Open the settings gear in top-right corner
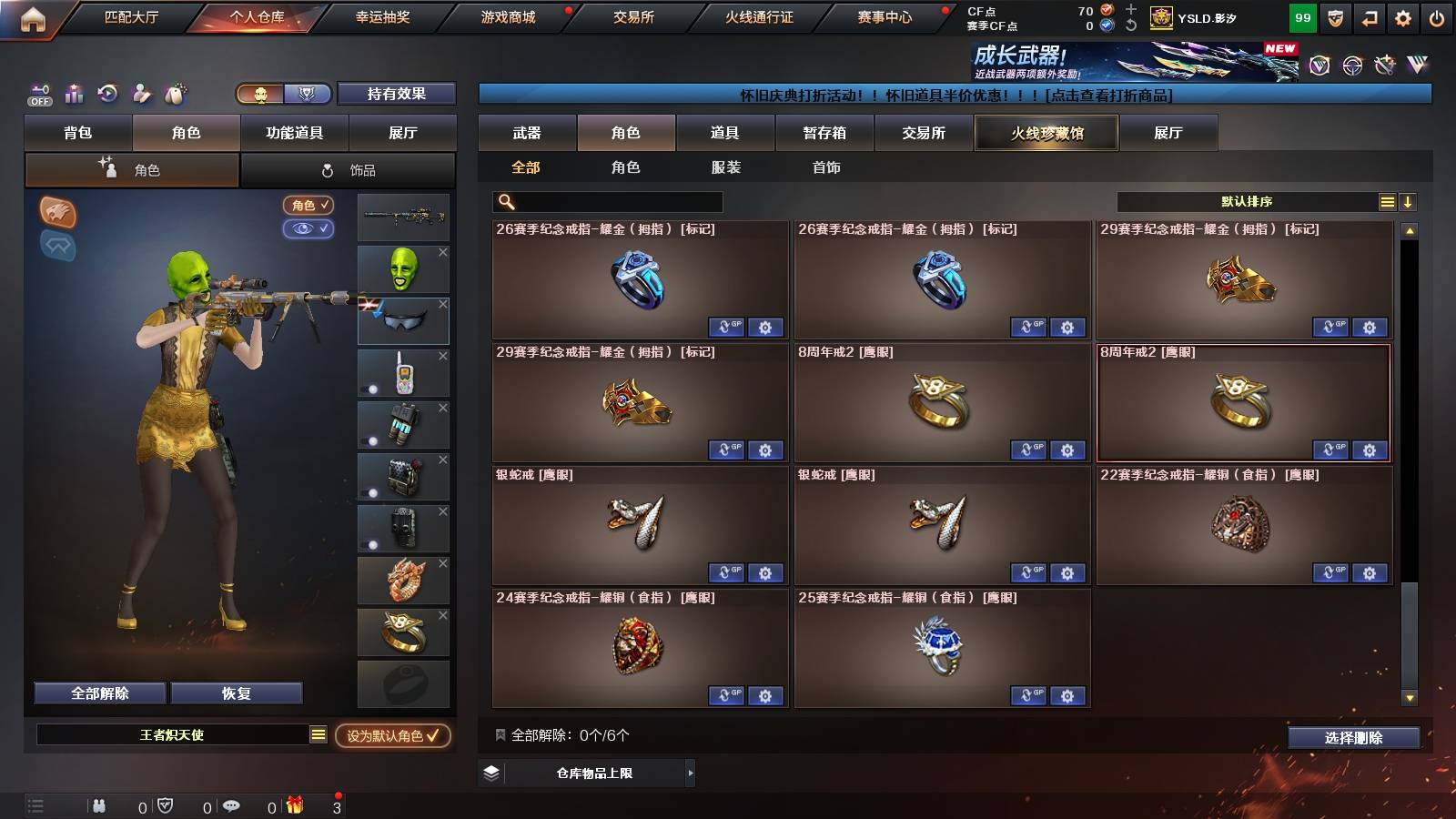Image resolution: width=1456 pixels, height=819 pixels. [1401, 16]
